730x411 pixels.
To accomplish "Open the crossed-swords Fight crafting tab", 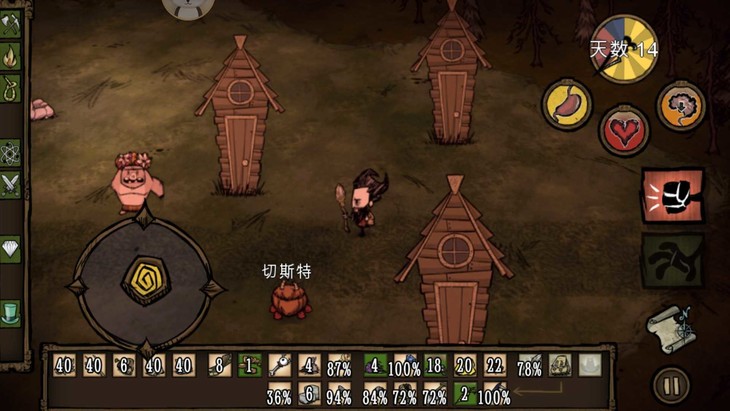I will coord(10,184).
